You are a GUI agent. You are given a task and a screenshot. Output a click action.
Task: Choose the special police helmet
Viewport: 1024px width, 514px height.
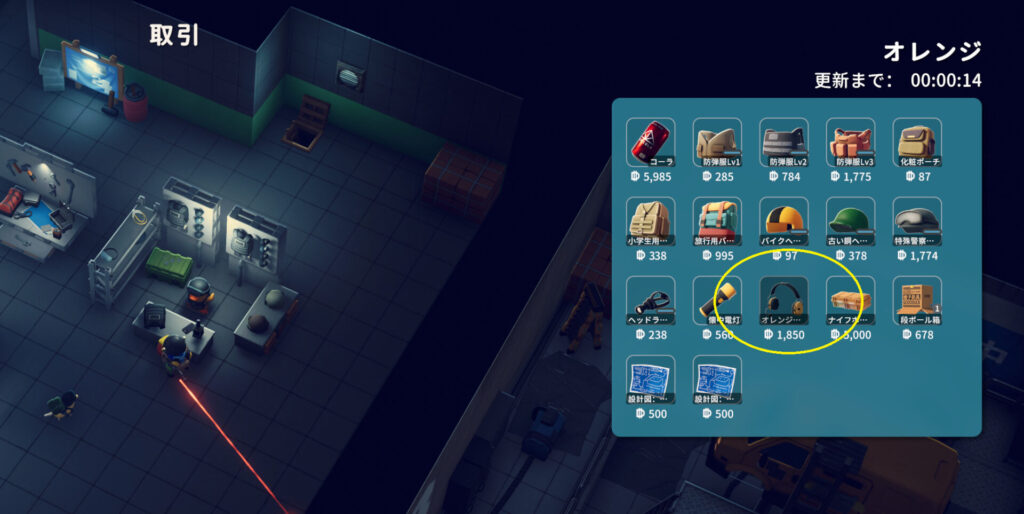[x=917, y=222]
